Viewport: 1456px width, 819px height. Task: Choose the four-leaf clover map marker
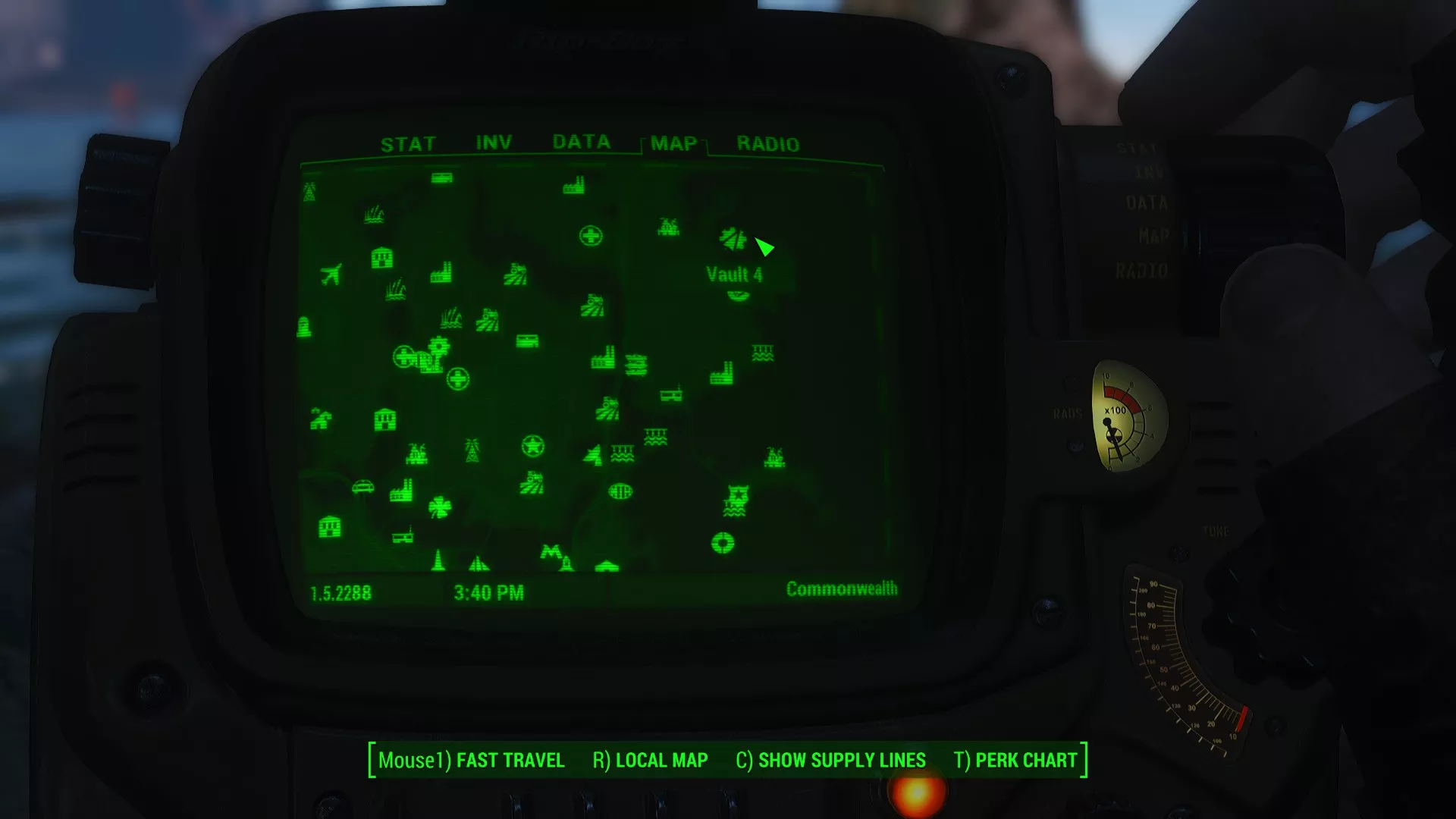[x=440, y=507]
